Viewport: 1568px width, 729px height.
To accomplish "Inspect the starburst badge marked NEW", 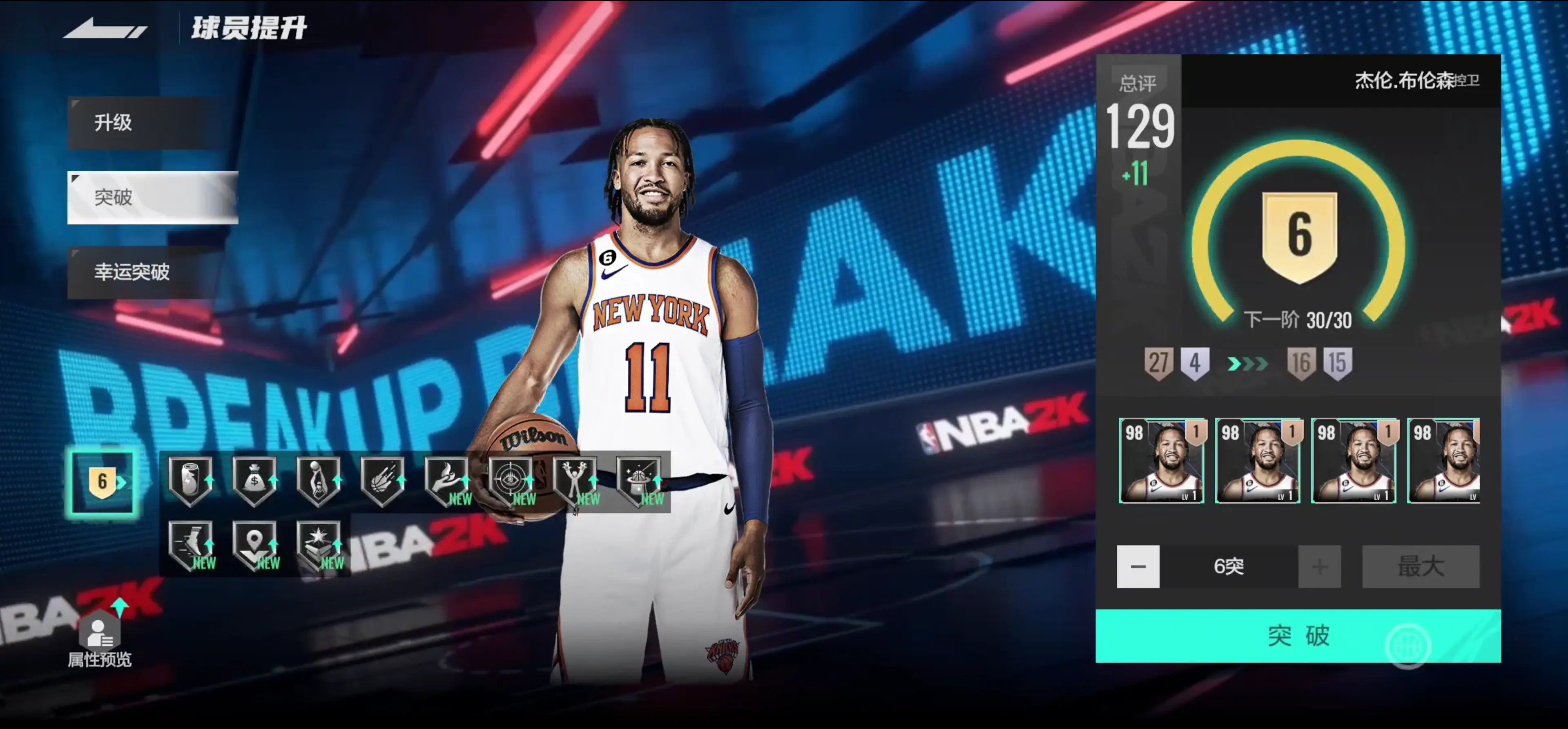I will [x=318, y=544].
